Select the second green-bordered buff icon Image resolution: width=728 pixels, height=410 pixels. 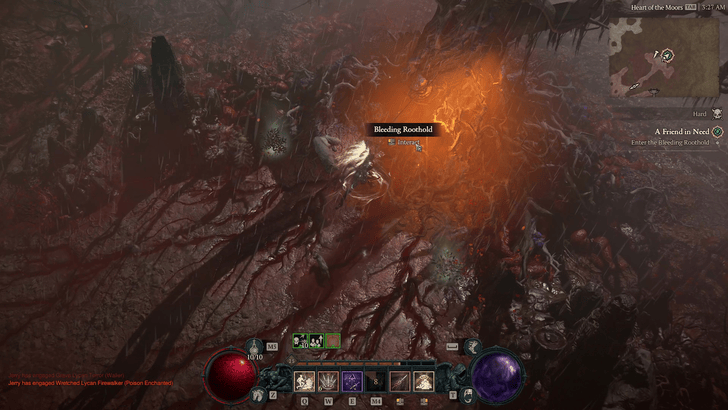[316, 341]
